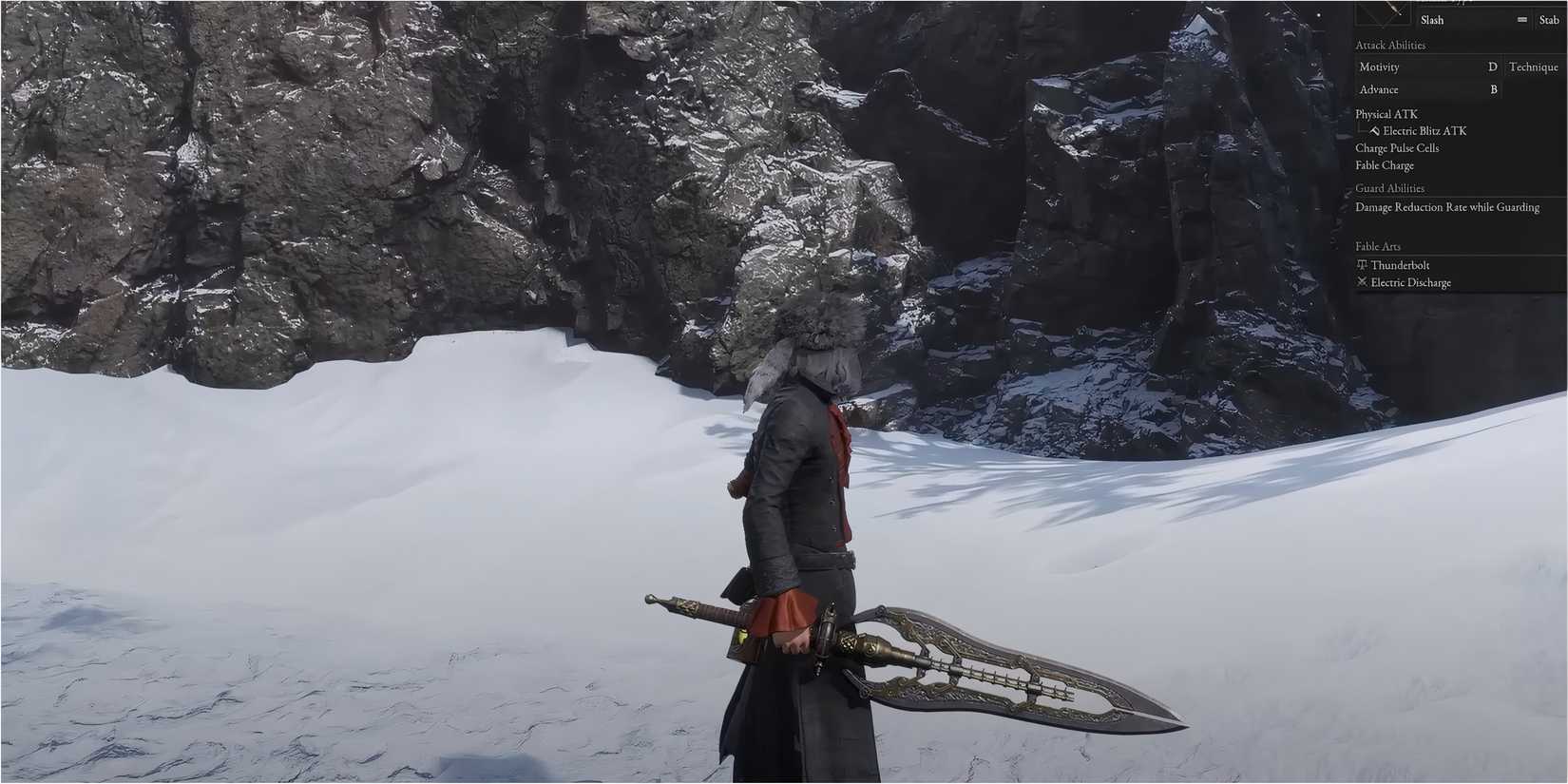This screenshot has width=1568, height=784.
Task: Select the Thunderbolt Fable Art icon
Action: point(1362,265)
